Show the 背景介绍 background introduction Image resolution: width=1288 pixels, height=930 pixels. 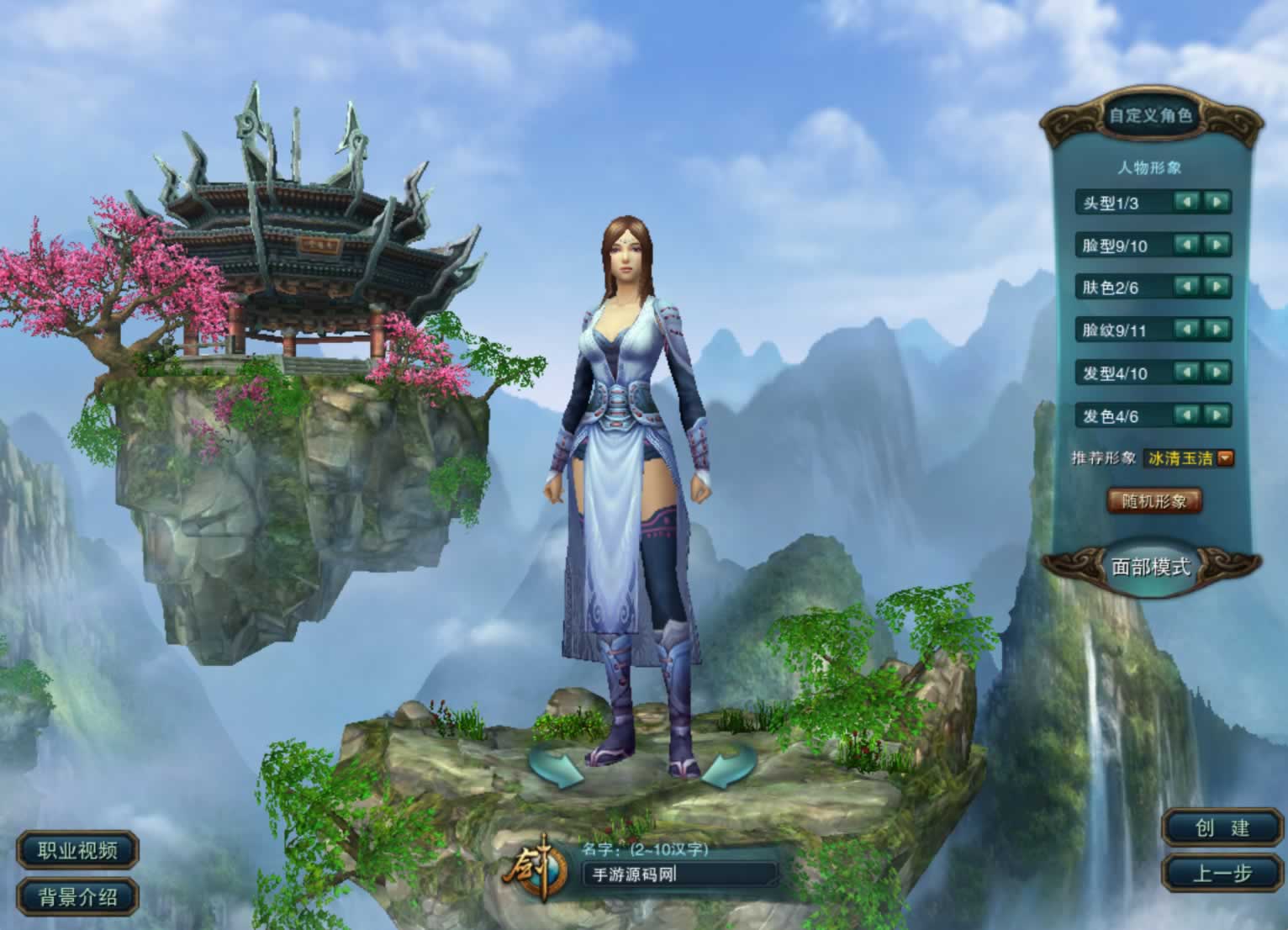tap(77, 896)
